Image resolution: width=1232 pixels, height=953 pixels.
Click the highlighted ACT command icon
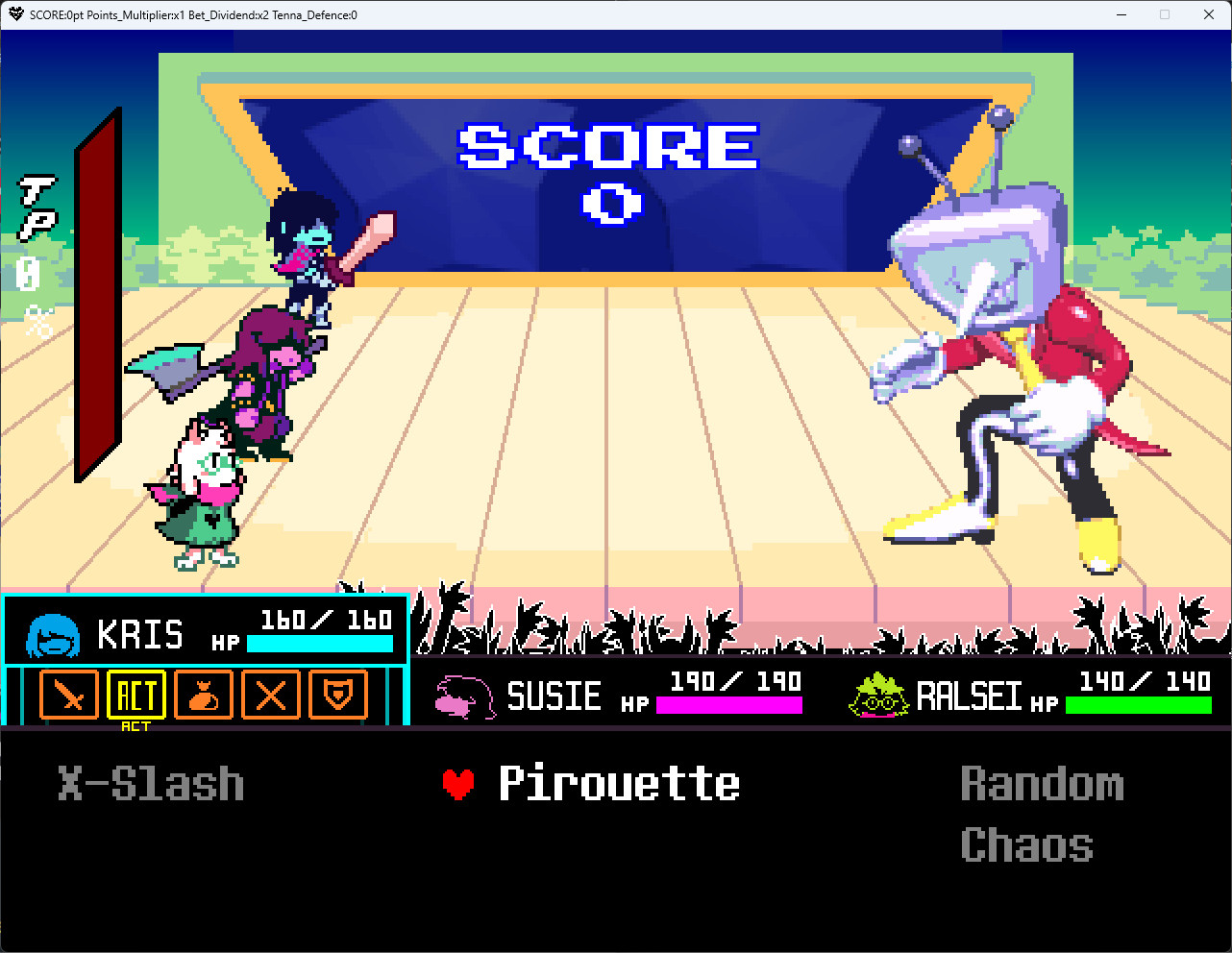coord(136,695)
